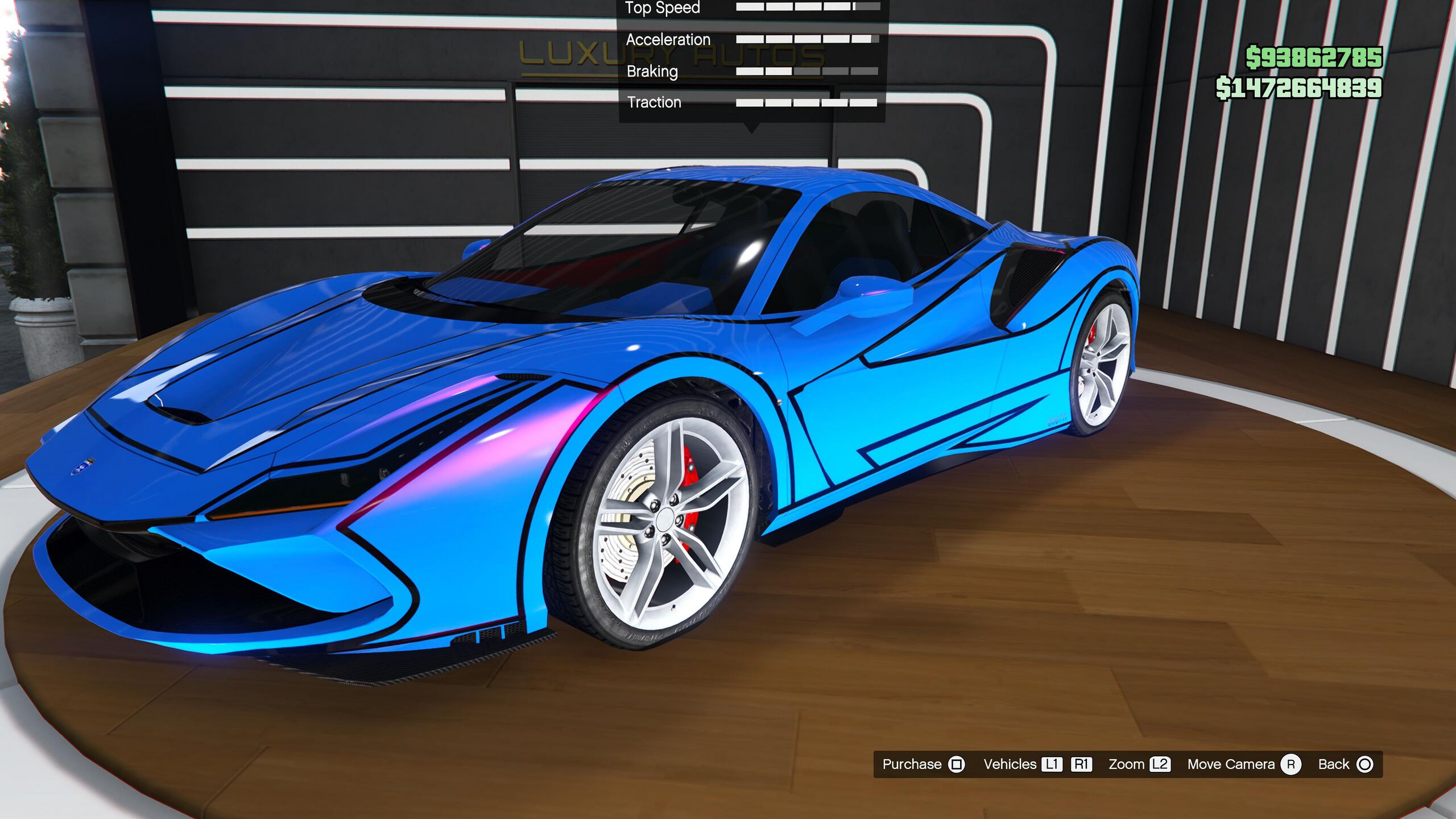Select the Purchase option
1456x819 pixels.
(x=923, y=764)
